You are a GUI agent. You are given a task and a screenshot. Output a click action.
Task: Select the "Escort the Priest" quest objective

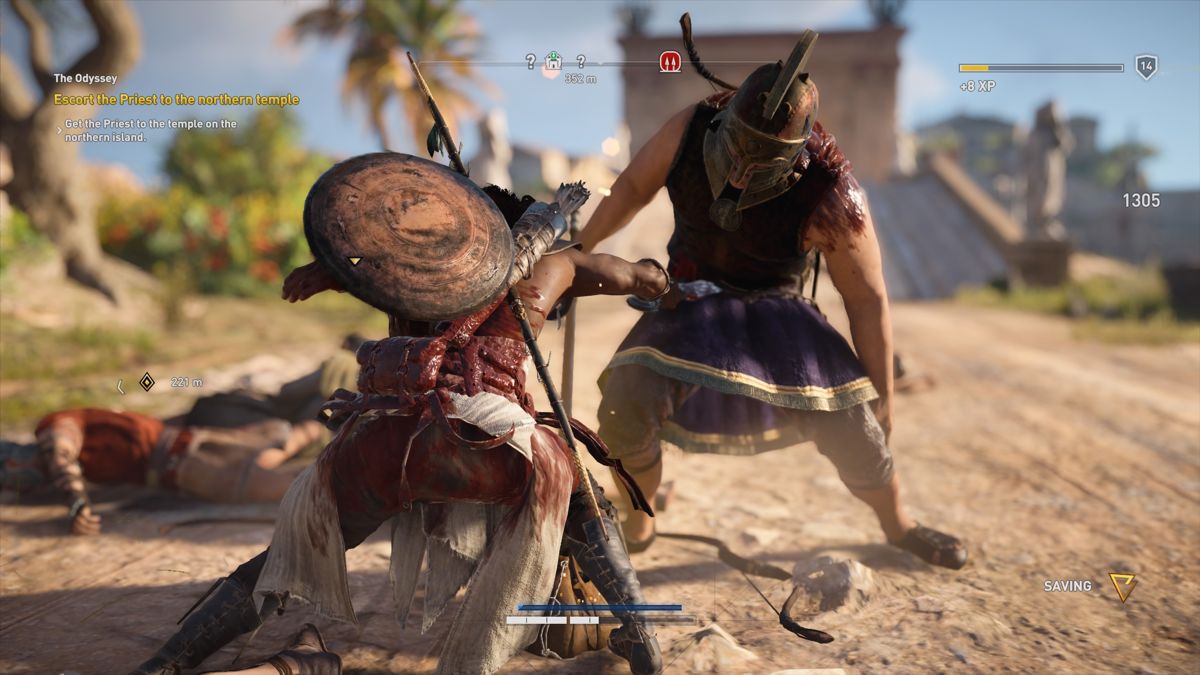click(176, 100)
